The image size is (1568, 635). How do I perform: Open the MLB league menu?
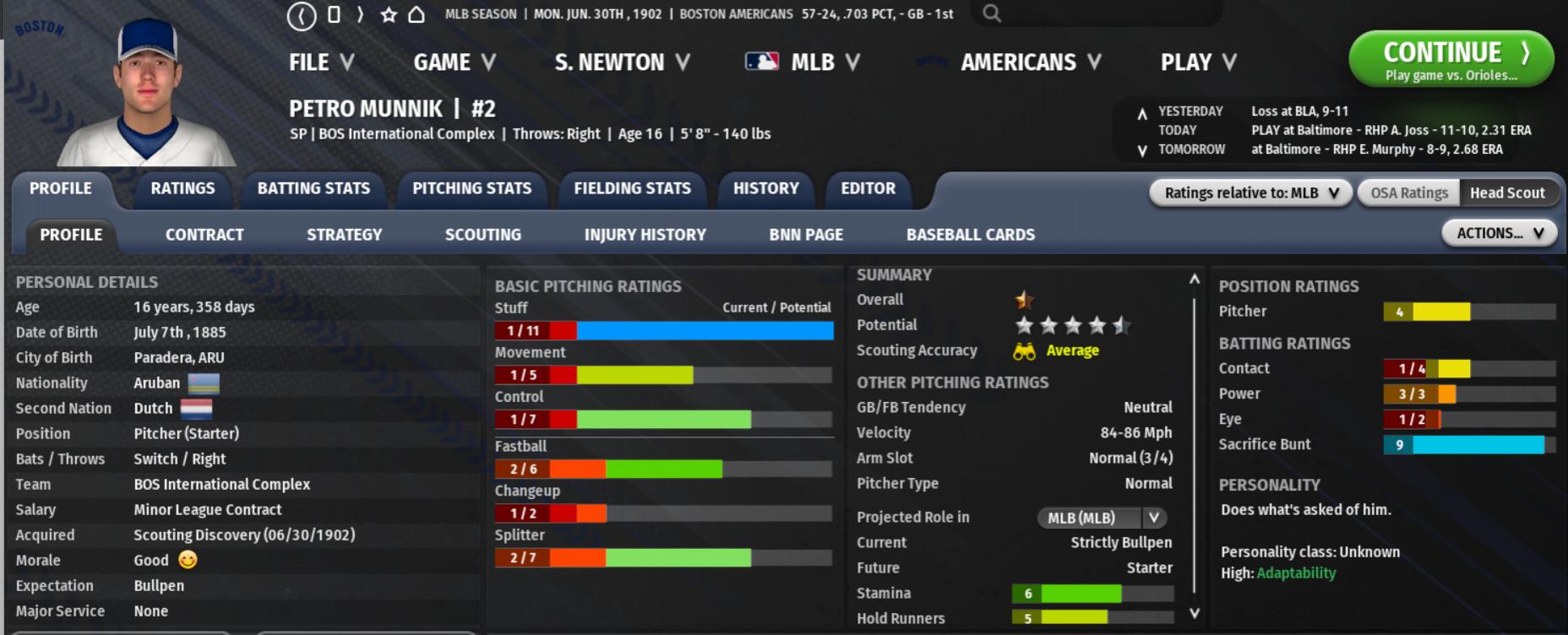tap(803, 62)
